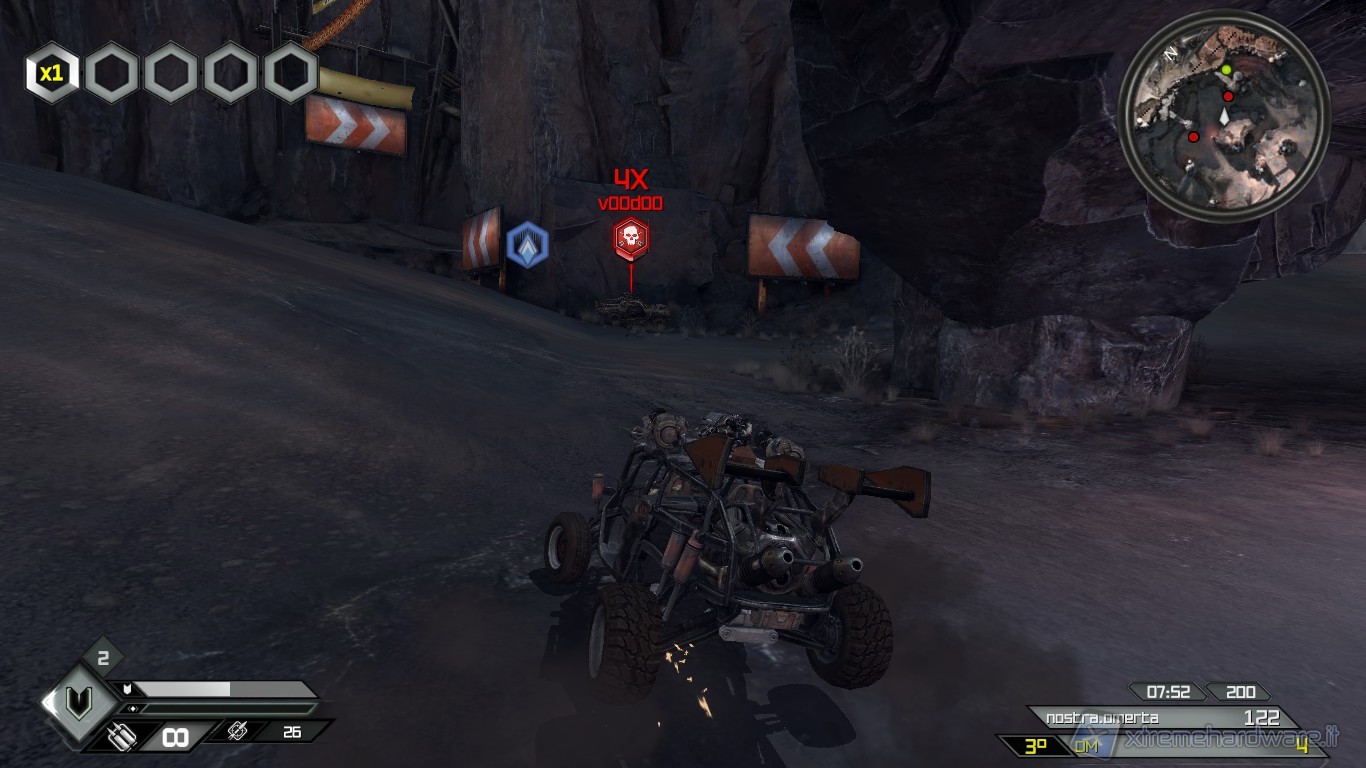1366x768 pixels.
Task: Click the x1 multiplier hexagon
Action: [52, 73]
